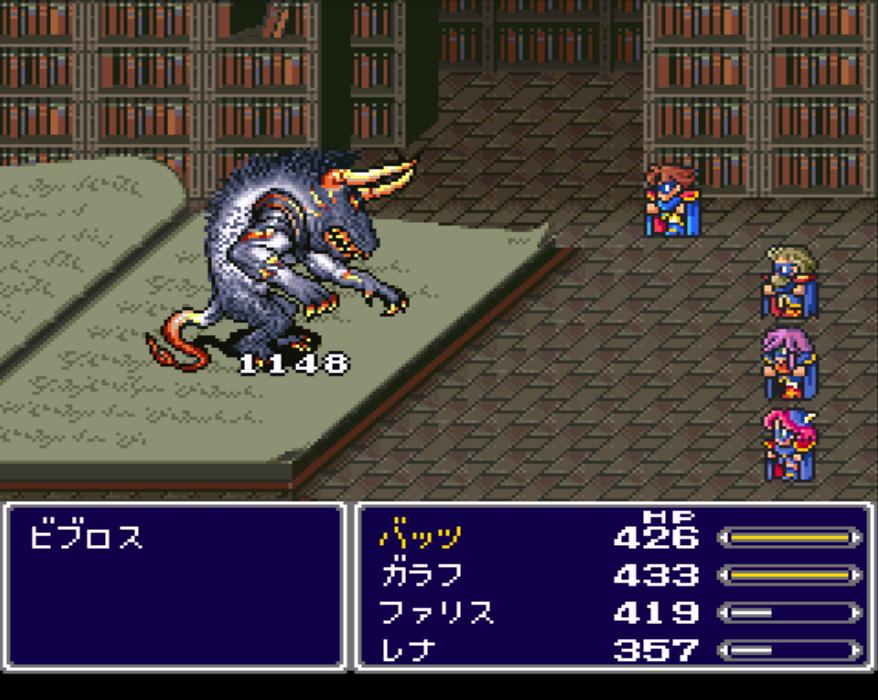Image resolution: width=878 pixels, height=700 pixels.
Task: Pick ファリス from the party list
Action: click(x=436, y=612)
